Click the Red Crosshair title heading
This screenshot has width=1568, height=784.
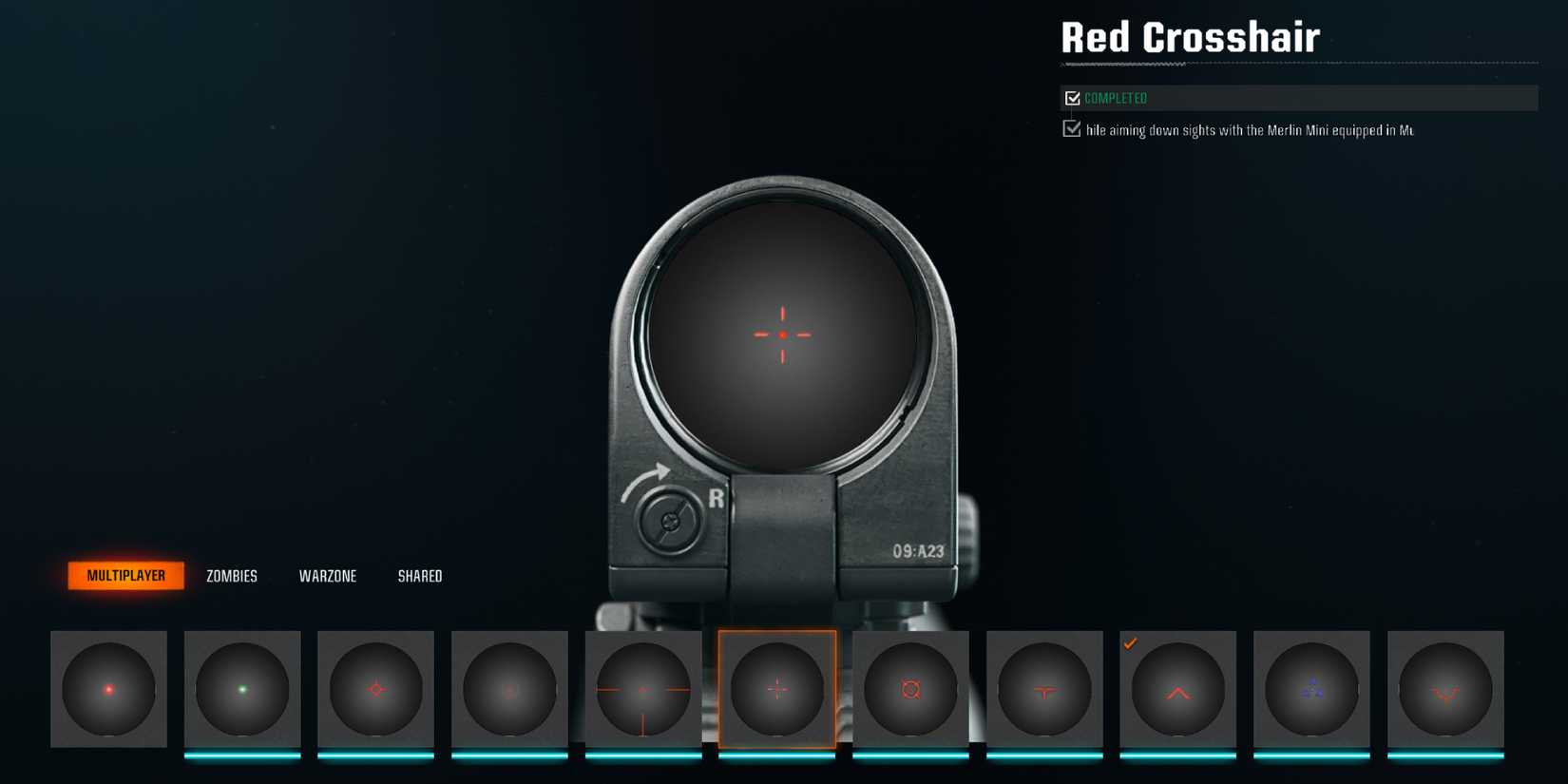tap(1190, 36)
